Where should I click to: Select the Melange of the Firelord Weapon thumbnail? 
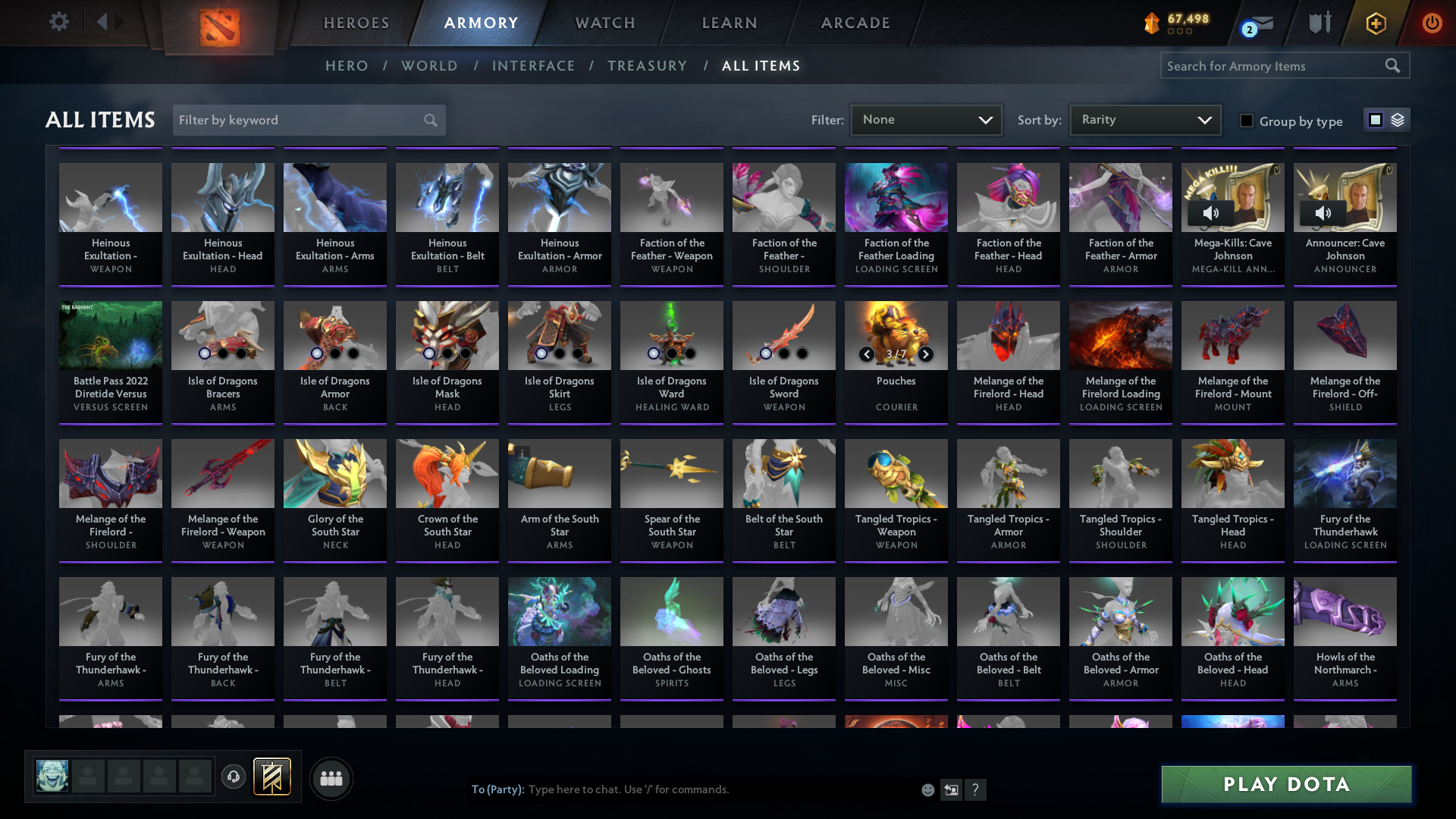(x=222, y=473)
